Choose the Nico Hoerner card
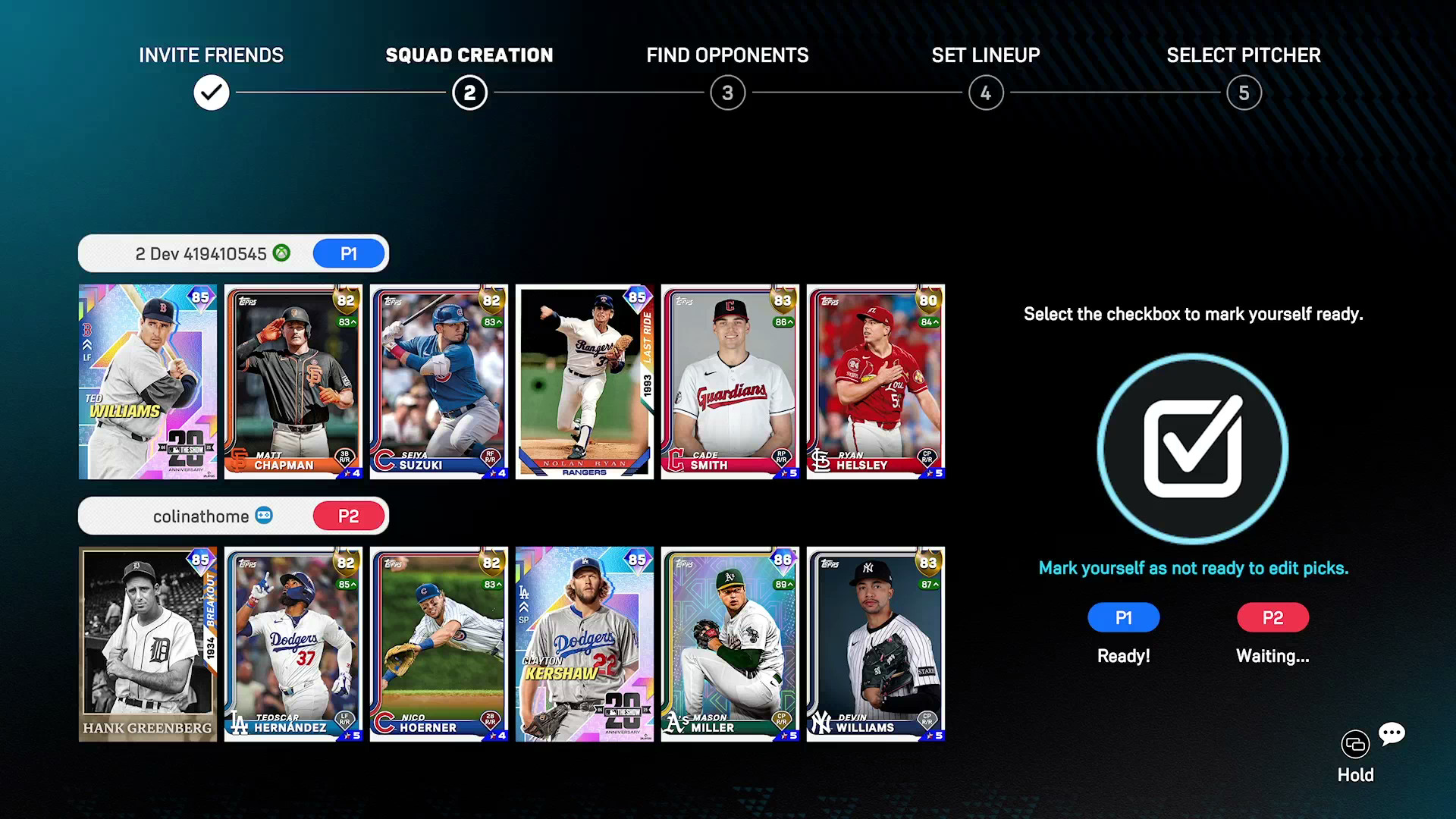Screen dimensions: 1456x819 439,644
